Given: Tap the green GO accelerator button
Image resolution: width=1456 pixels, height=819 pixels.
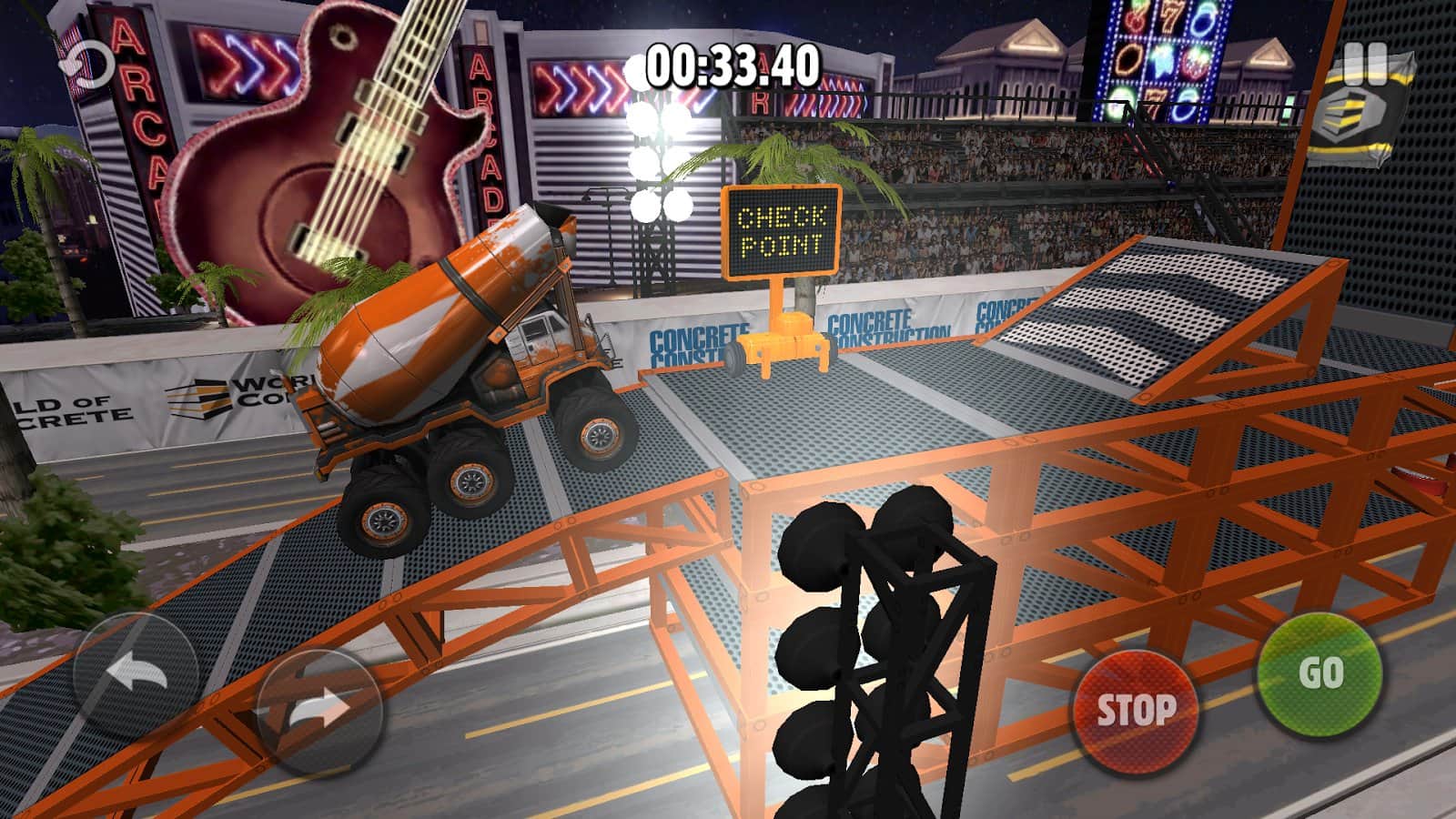Looking at the screenshot, I should pos(1319,674).
